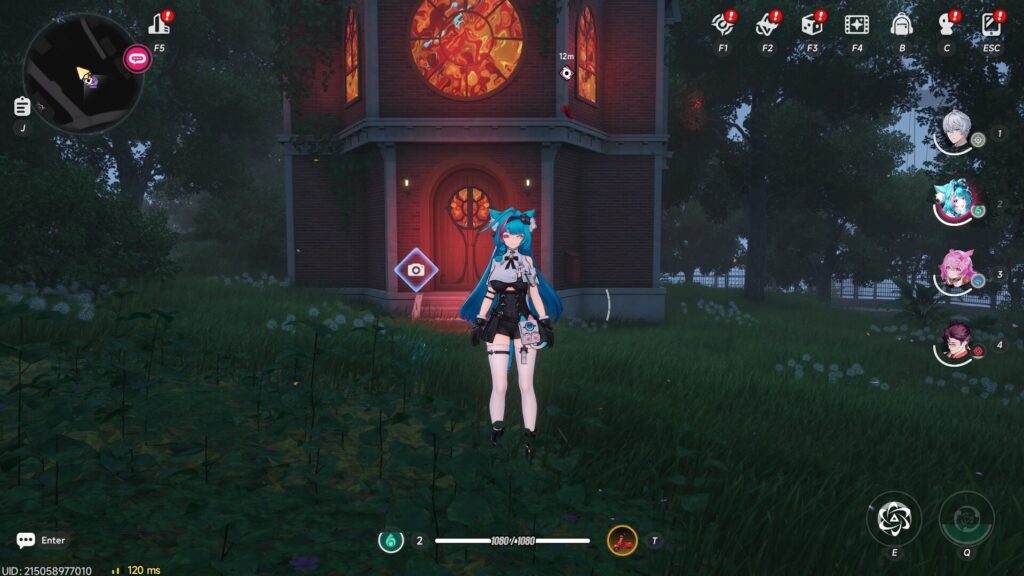Open the backpack inventory
The image size is (1024, 576).
coord(902,23)
